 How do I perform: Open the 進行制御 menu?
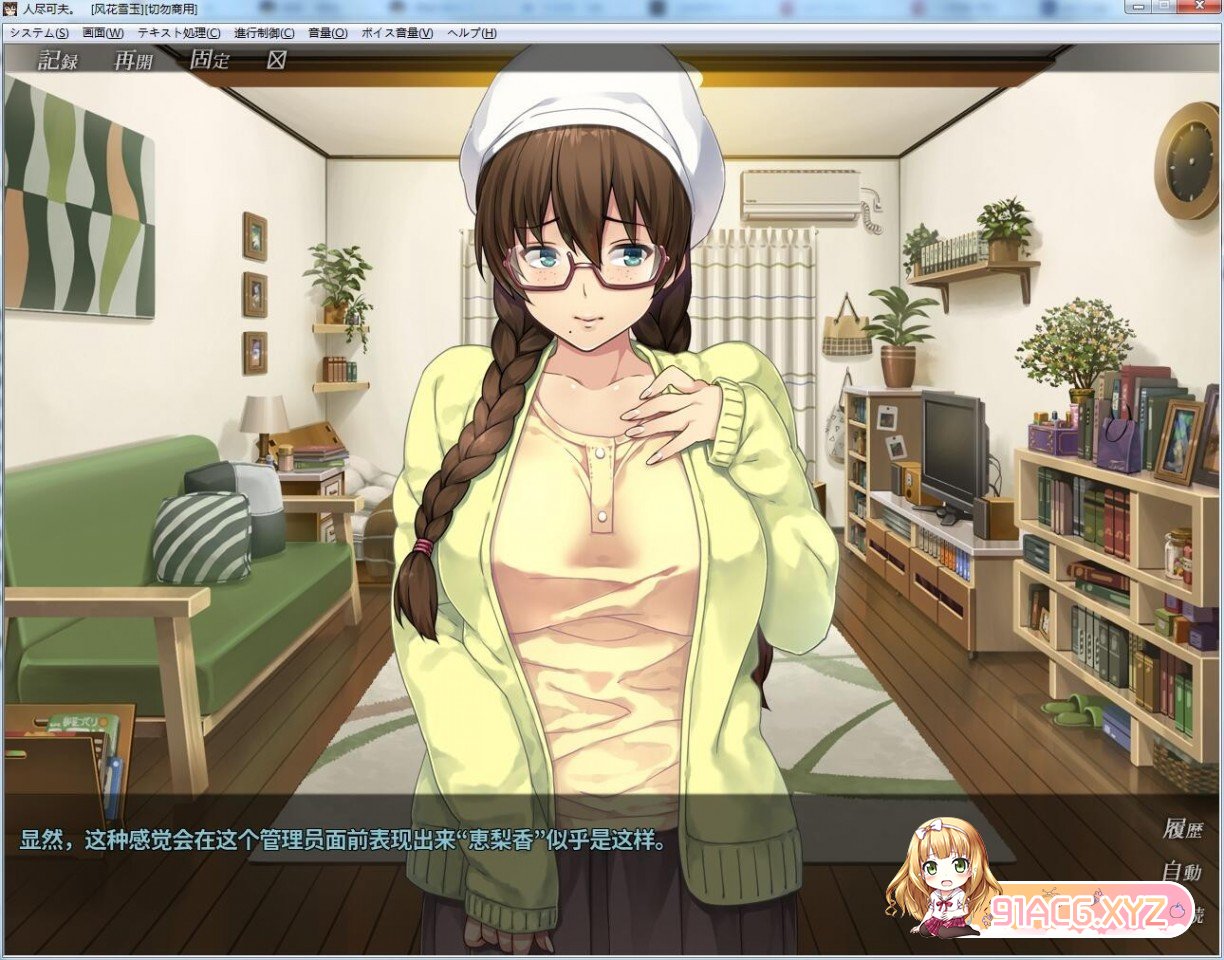[264, 33]
